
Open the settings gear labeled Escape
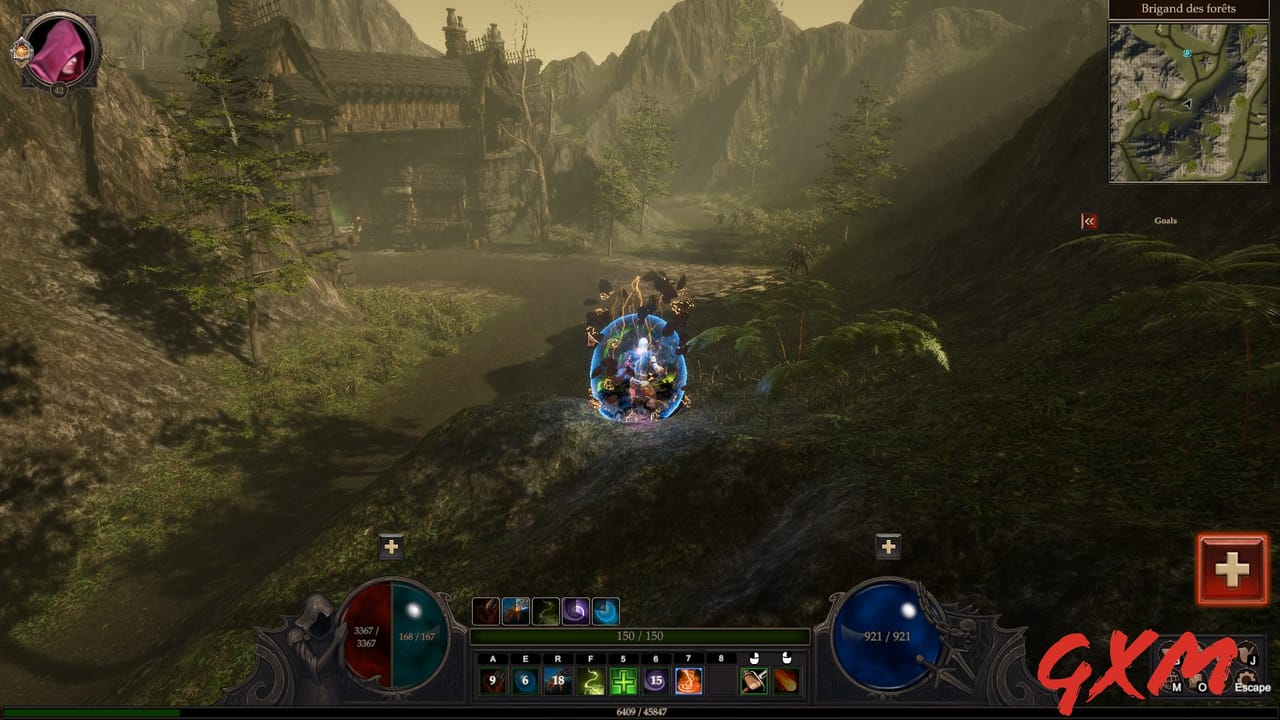click(1246, 678)
